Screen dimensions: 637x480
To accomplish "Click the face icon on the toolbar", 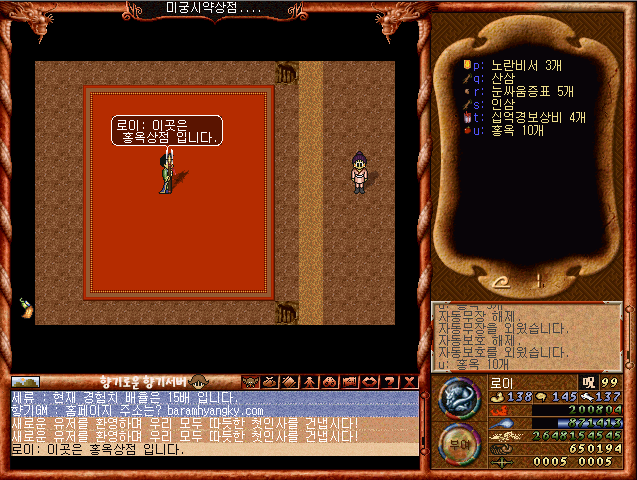I will click(x=197, y=382).
